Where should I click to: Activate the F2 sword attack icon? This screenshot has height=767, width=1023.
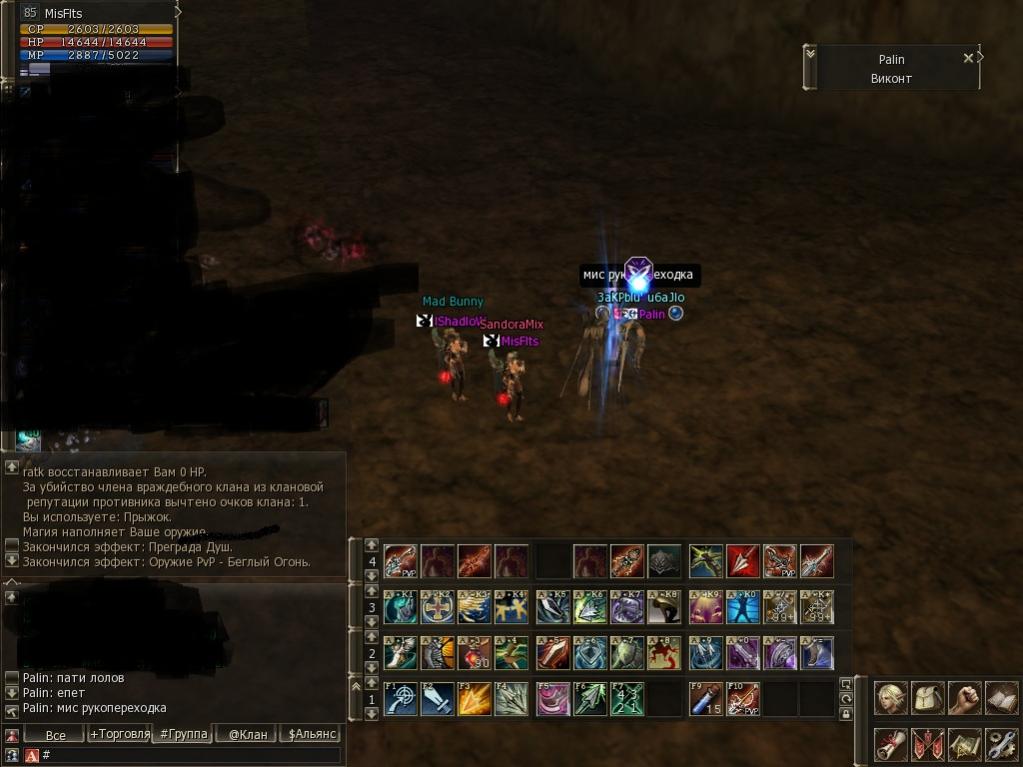(437, 698)
